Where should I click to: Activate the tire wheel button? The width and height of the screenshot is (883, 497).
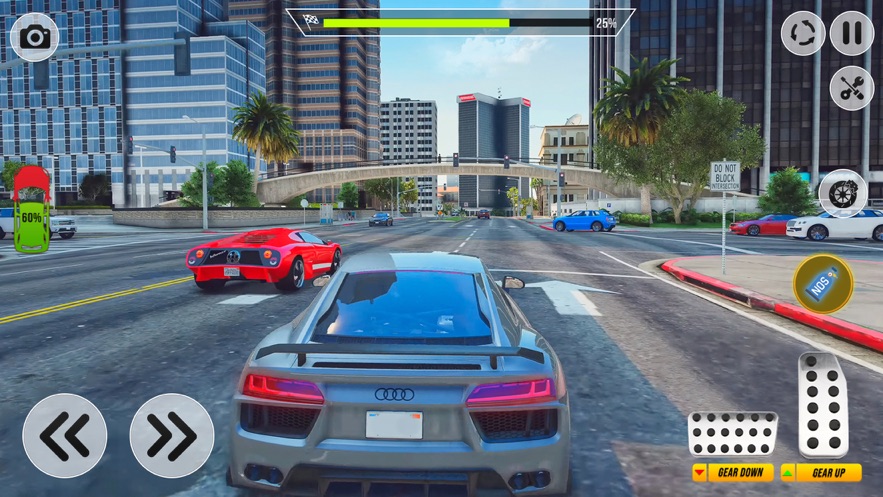coord(842,194)
